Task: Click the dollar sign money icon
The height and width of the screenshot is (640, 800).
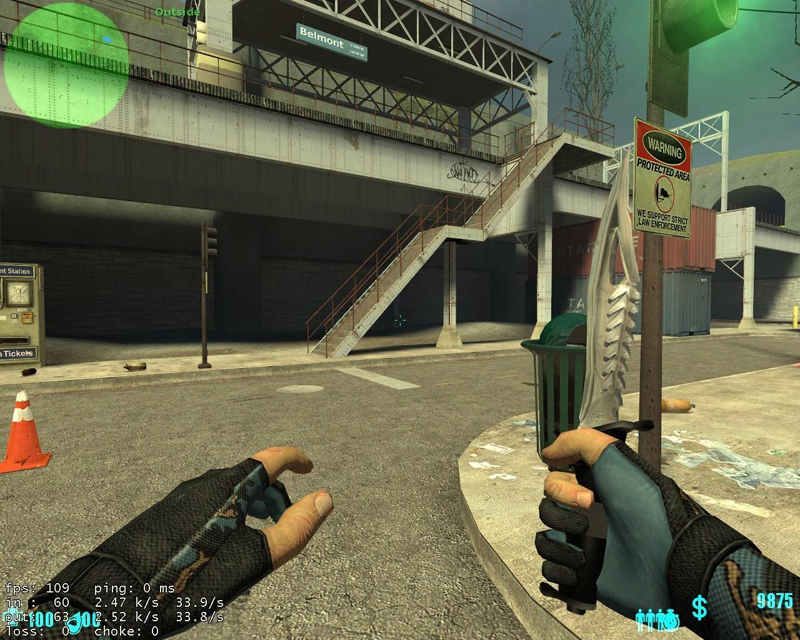Action: click(x=699, y=607)
